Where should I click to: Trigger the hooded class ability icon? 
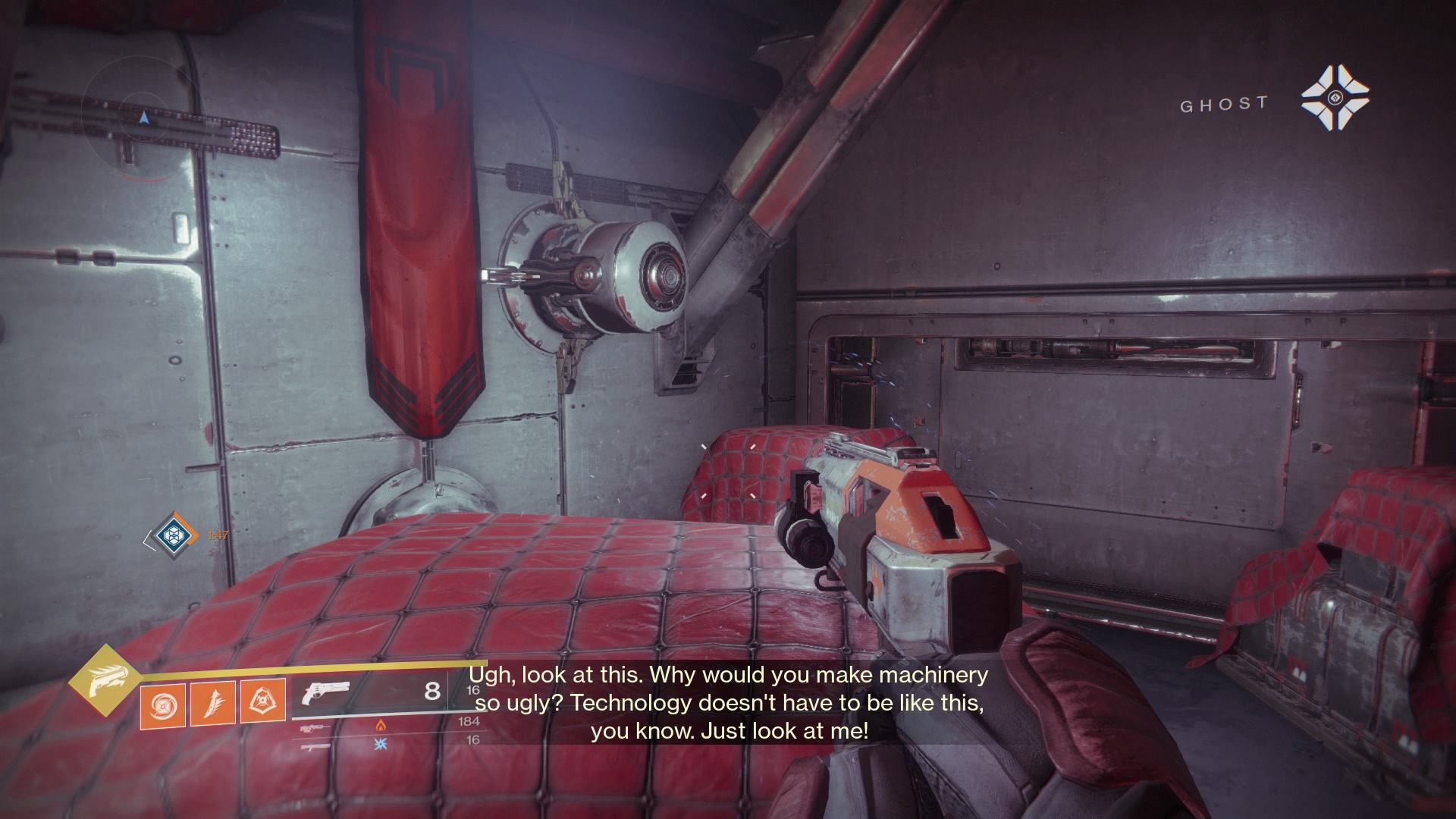click(x=262, y=702)
